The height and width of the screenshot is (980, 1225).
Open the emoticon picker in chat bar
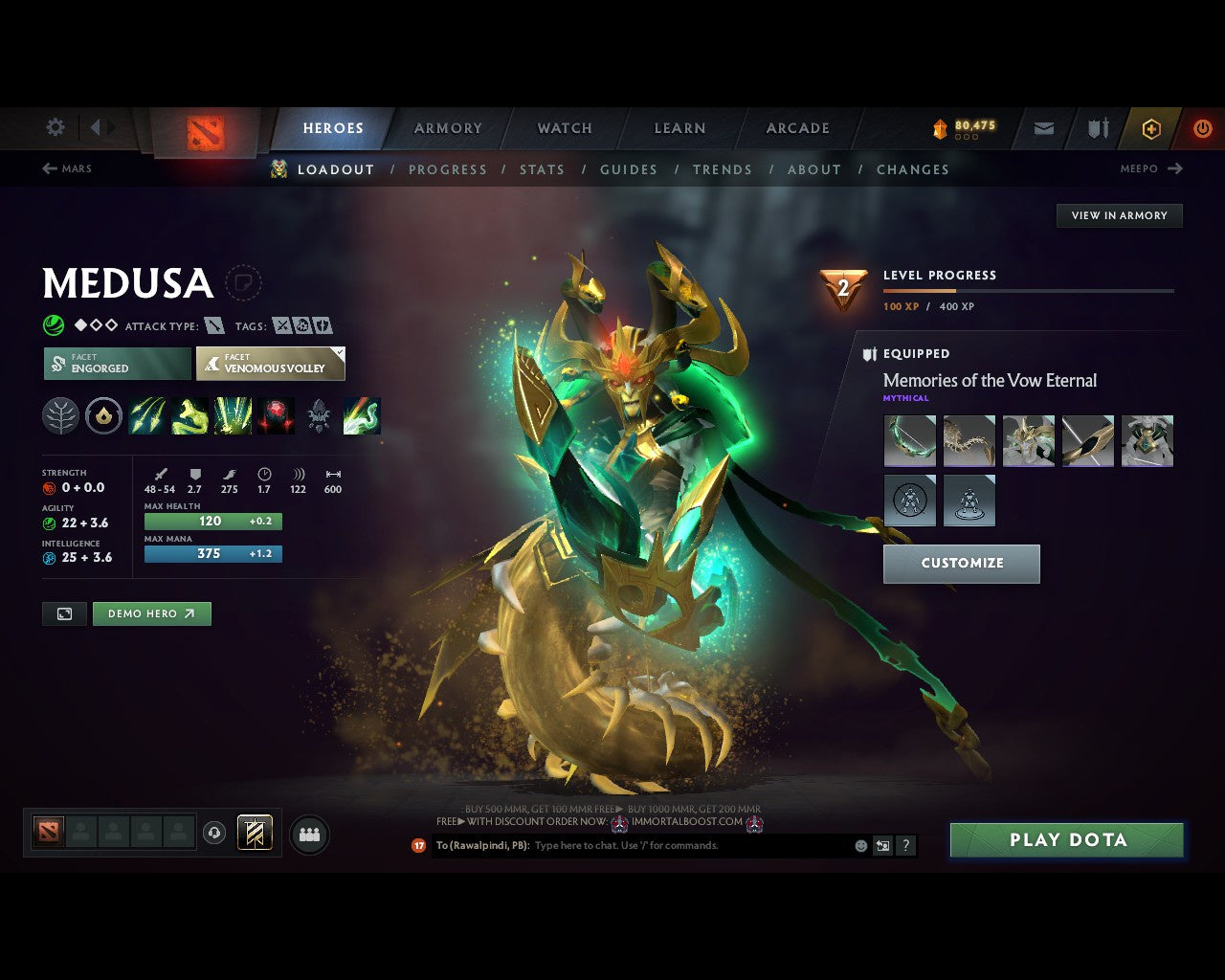point(859,845)
